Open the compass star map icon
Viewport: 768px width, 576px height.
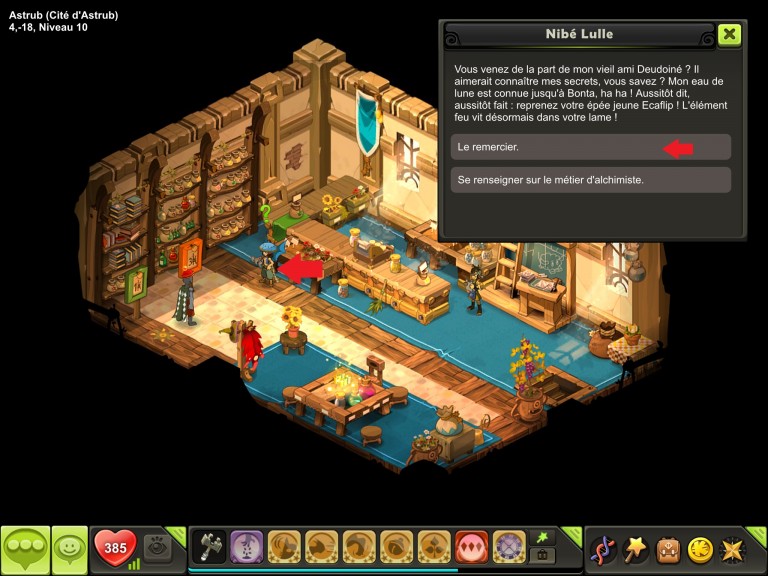tap(732, 549)
